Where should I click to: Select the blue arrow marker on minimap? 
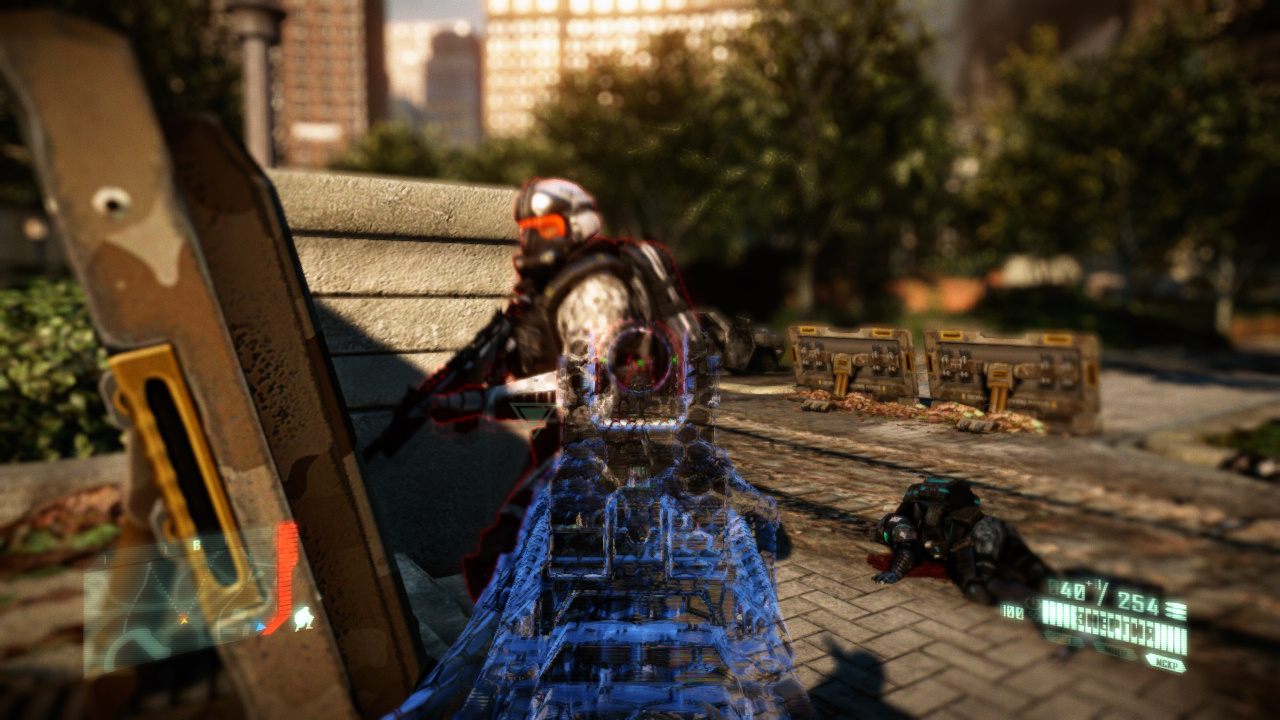point(262,628)
